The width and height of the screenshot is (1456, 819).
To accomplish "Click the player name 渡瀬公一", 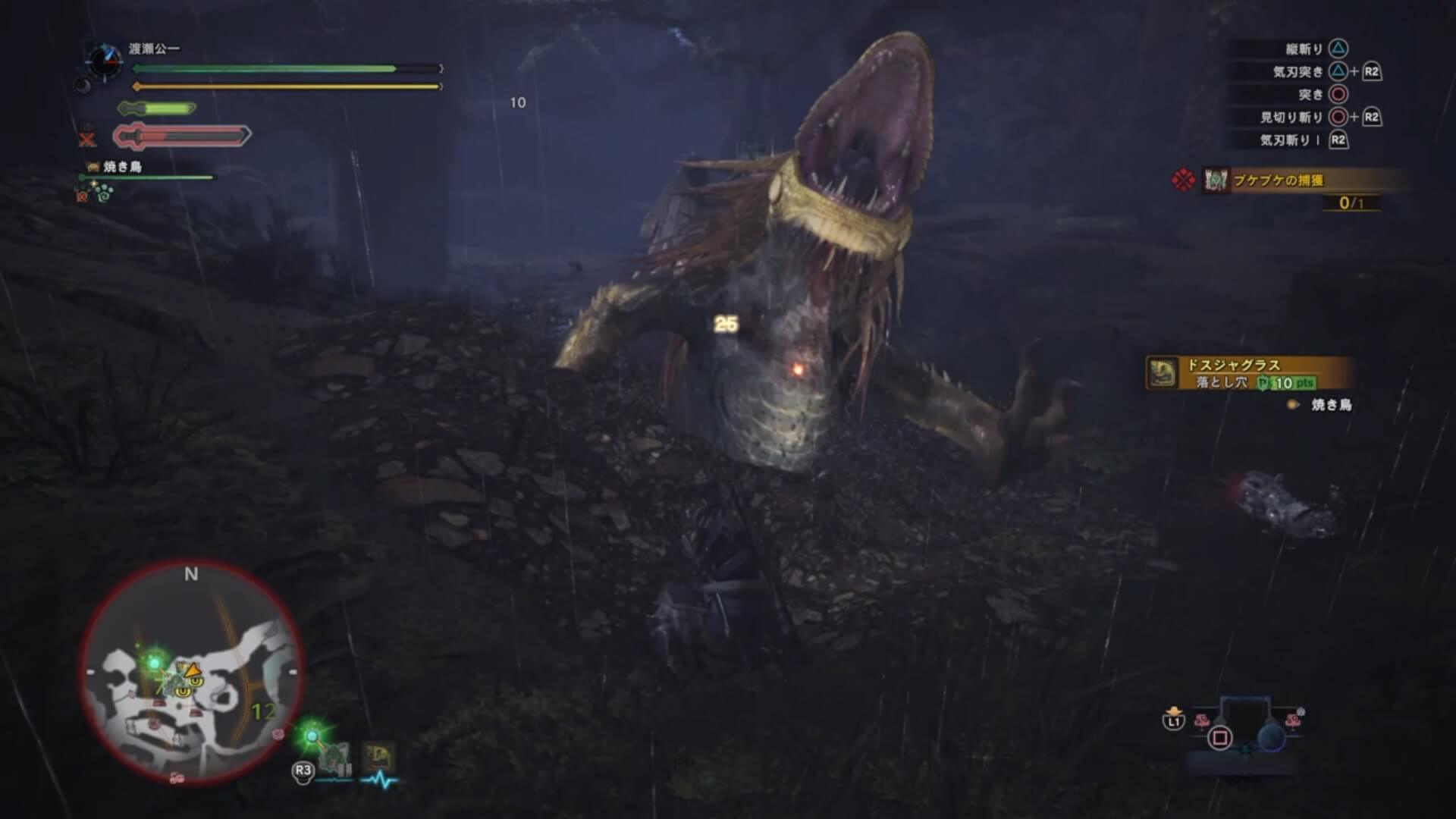I will click(154, 49).
